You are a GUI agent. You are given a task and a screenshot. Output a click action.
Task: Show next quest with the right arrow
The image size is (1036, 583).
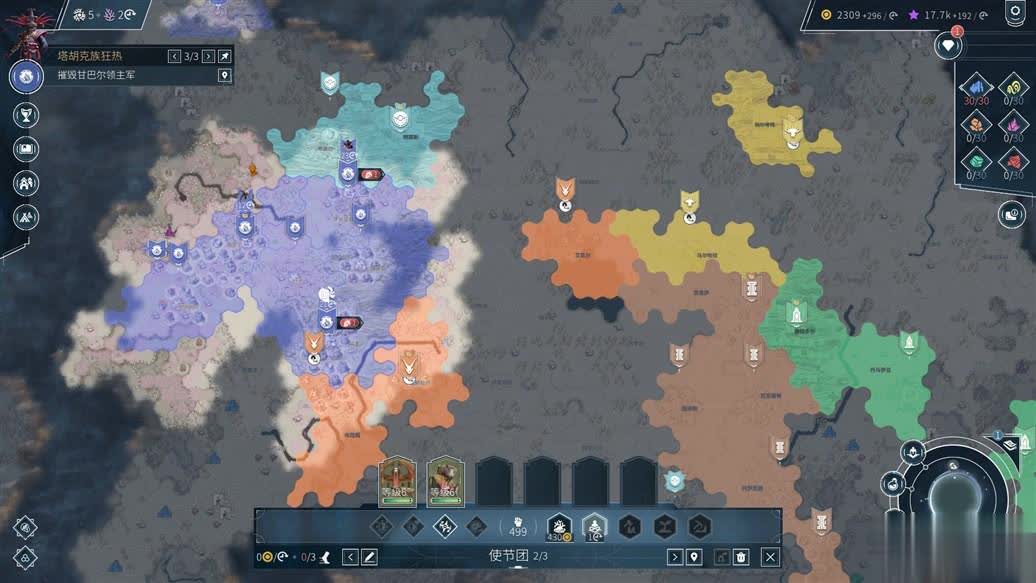click(x=208, y=56)
